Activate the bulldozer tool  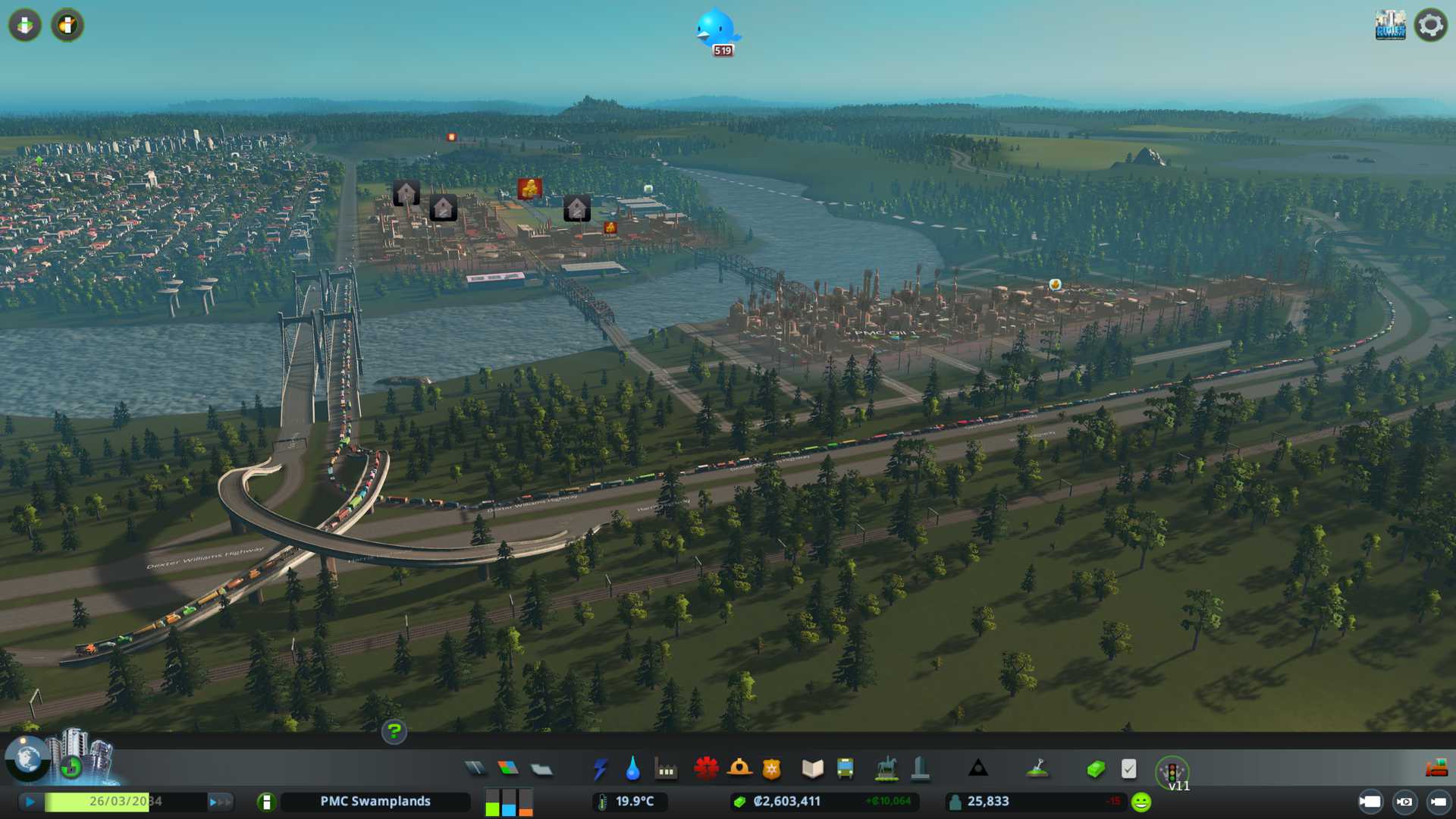[x=1436, y=769]
